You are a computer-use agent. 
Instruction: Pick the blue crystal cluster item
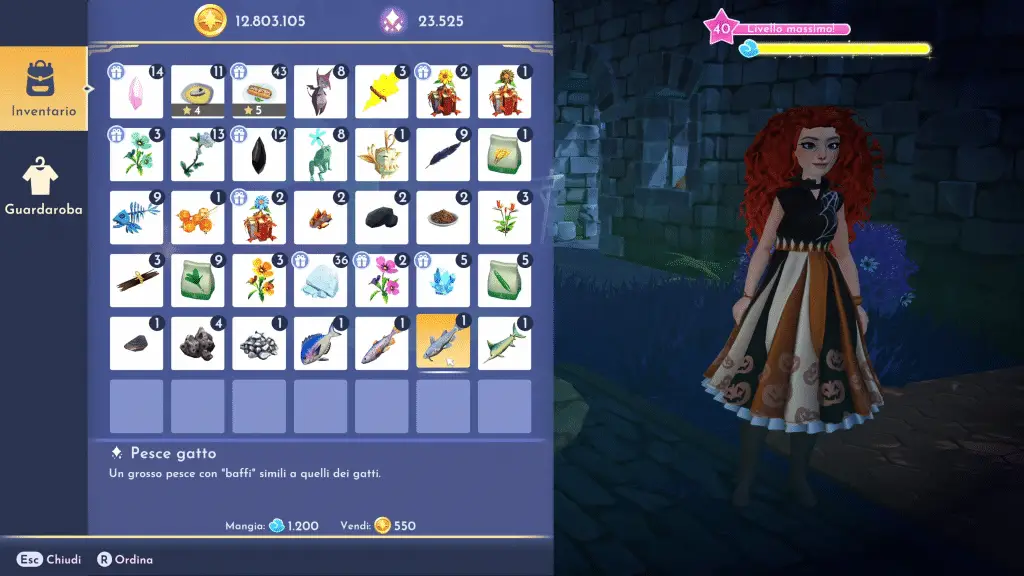[x=443, y=280]
